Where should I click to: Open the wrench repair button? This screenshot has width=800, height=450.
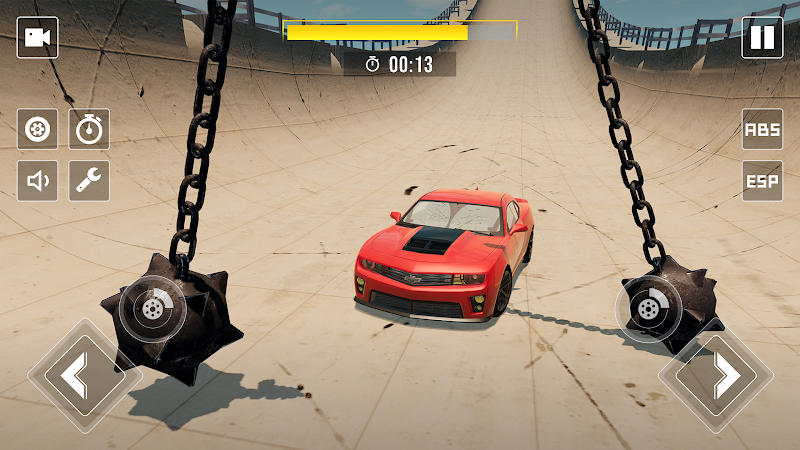89,181
